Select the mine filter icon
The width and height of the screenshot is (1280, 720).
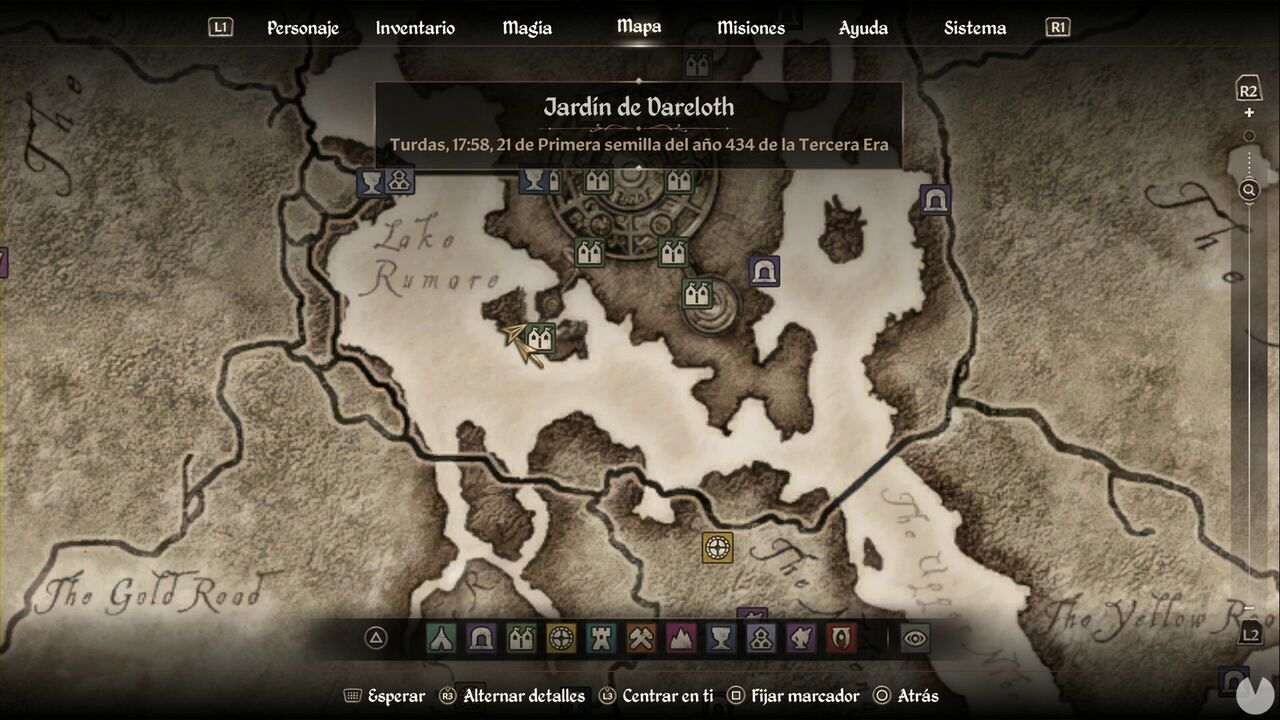point(641,638)
